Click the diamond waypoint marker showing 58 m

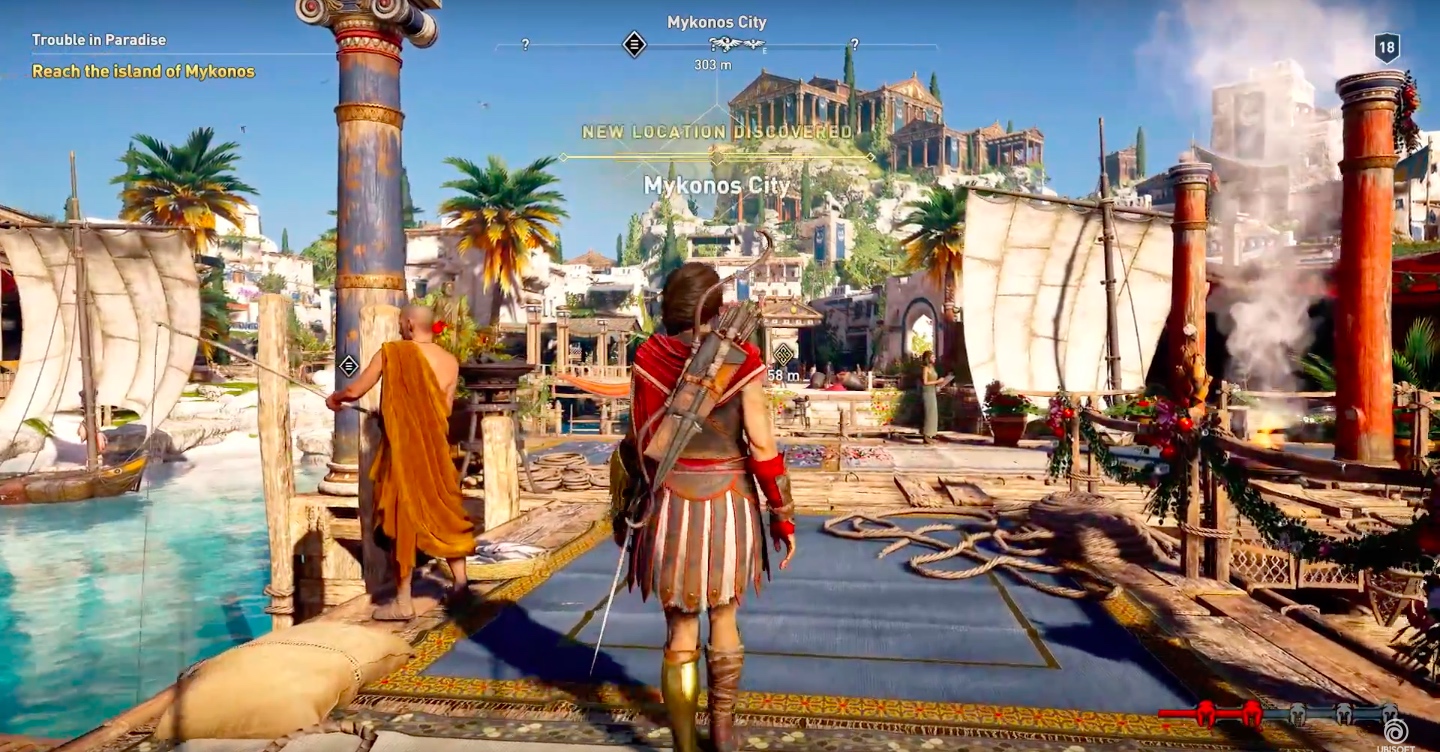coord(783,354)
